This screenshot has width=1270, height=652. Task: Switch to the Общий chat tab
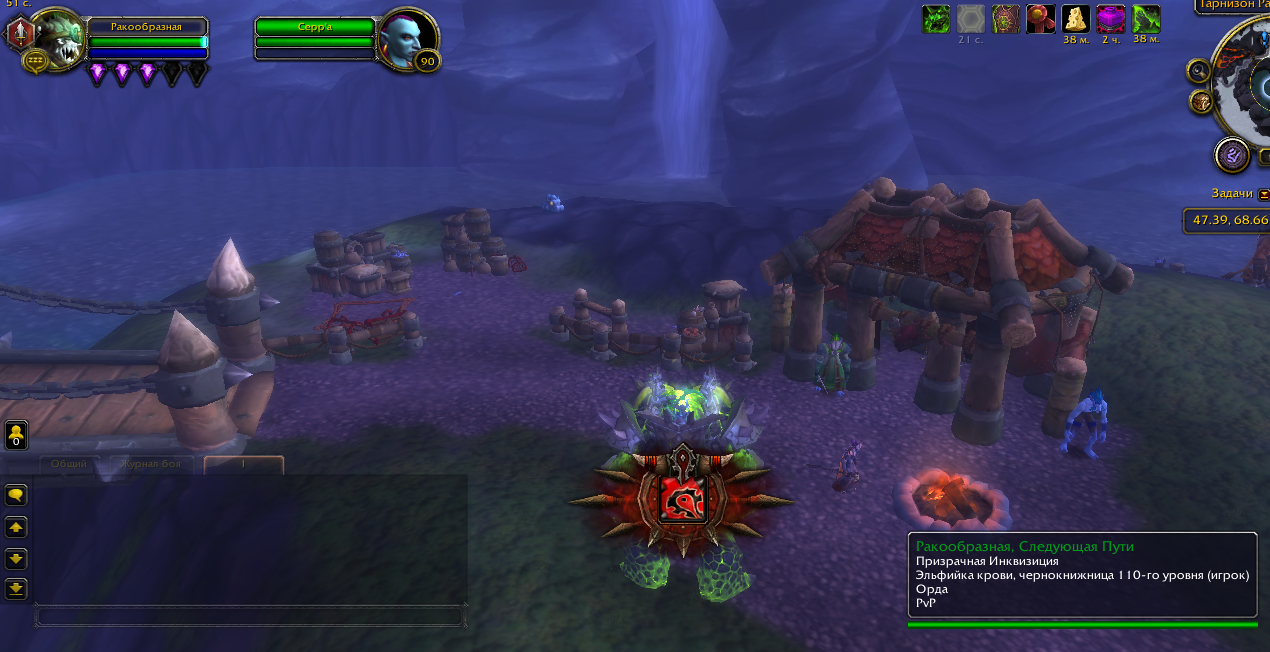tap(69, 464)
